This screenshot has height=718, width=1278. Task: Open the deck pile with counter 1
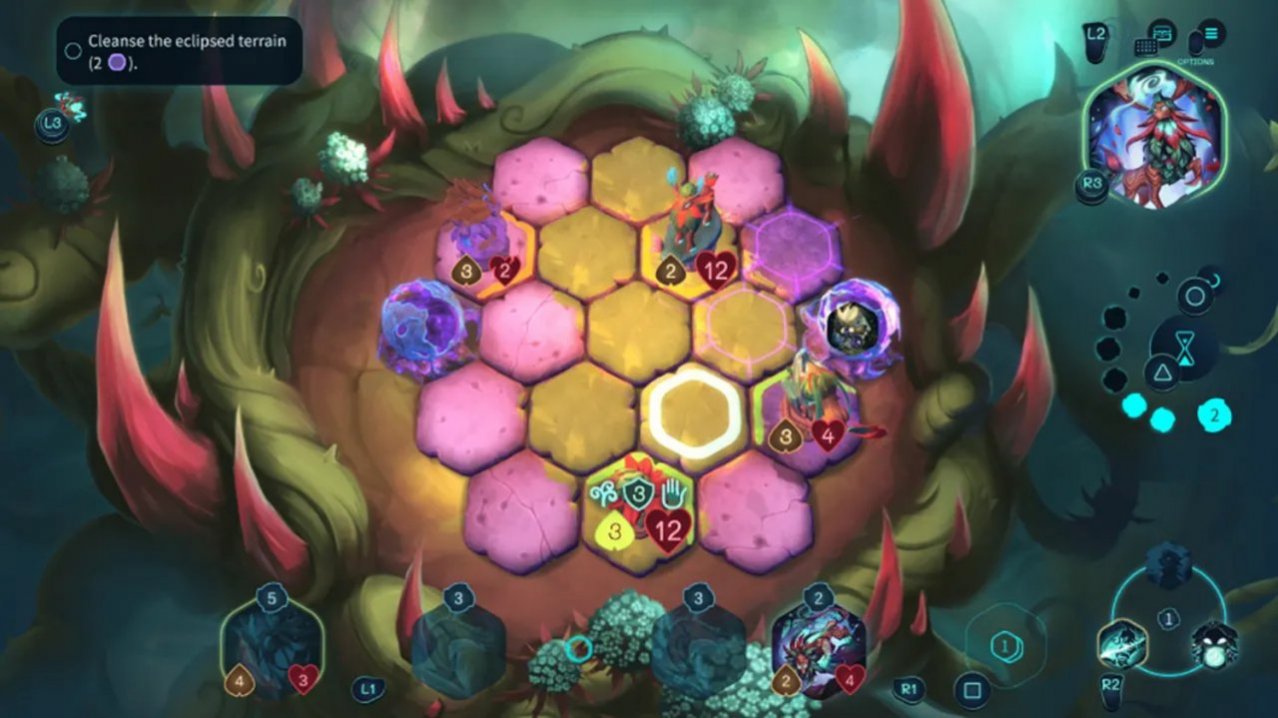pos(1006,646)
